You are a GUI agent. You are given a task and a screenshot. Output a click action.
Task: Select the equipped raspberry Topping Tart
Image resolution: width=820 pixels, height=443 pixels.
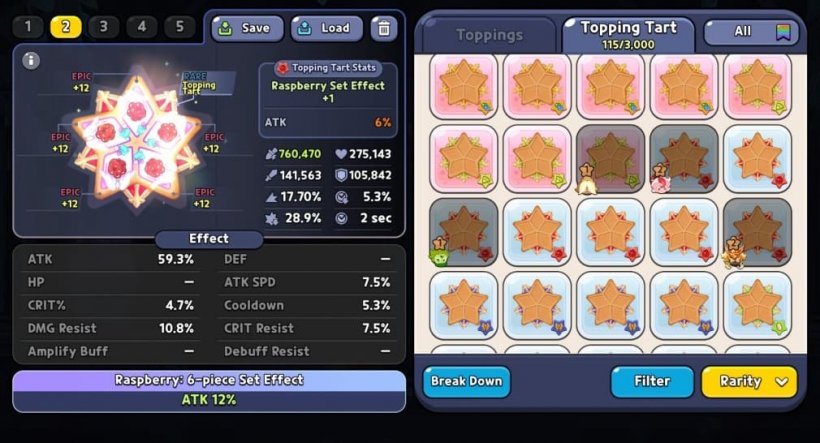136,140
